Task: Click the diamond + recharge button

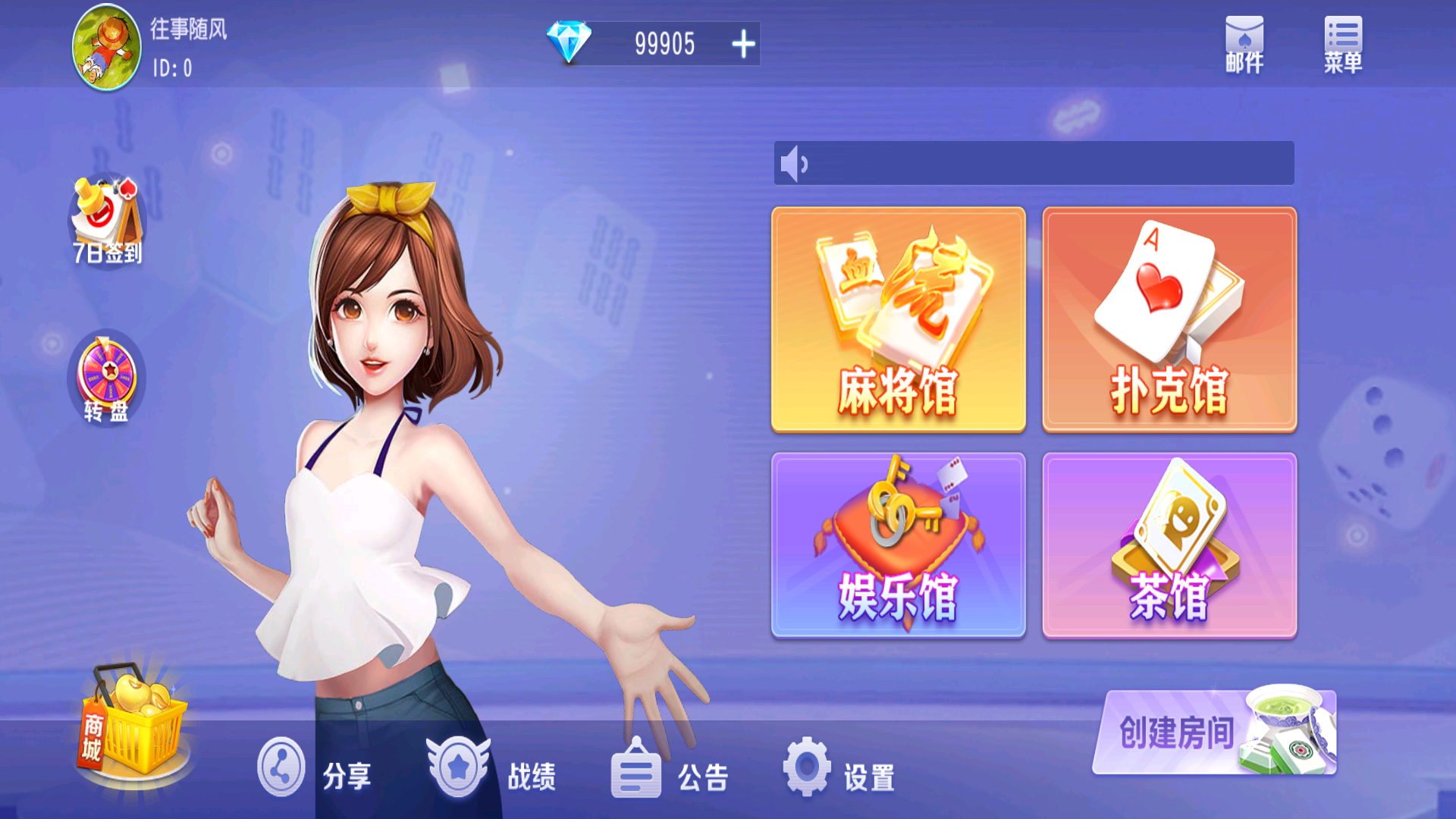Action: coord(744,43)
